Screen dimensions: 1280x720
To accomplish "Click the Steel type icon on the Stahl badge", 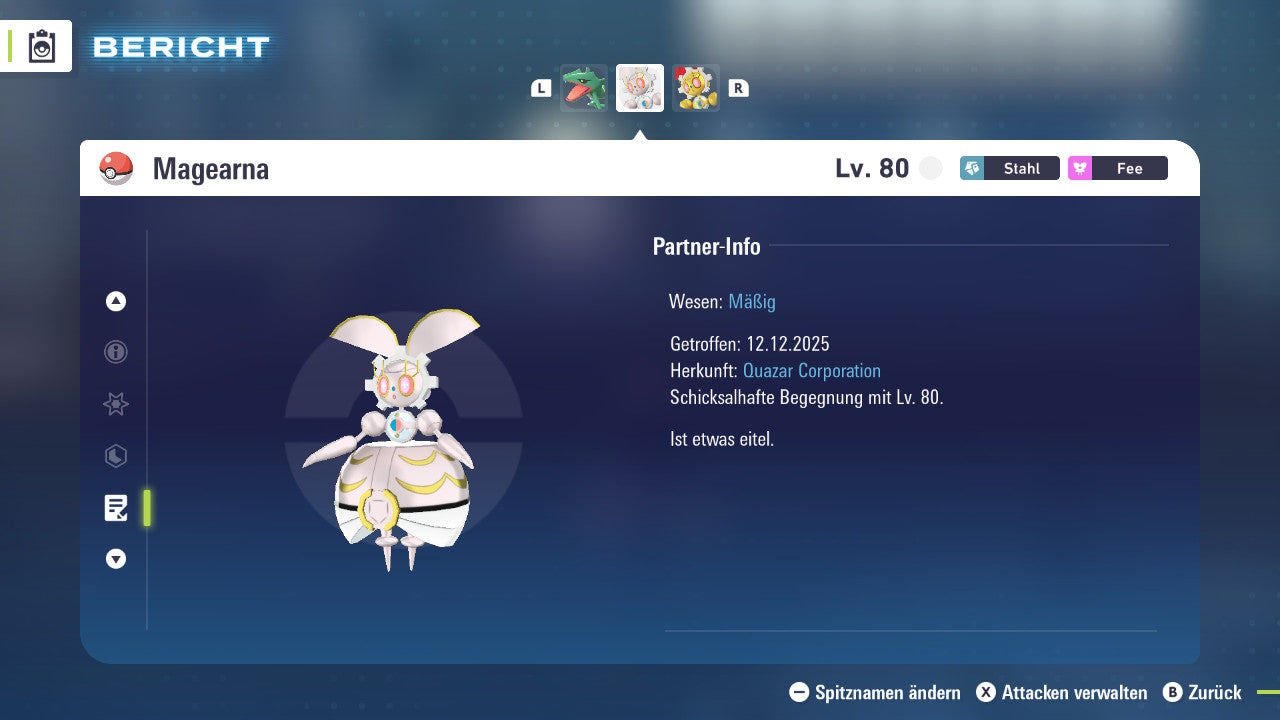I will pyautogui.click(x=972, y=168).
